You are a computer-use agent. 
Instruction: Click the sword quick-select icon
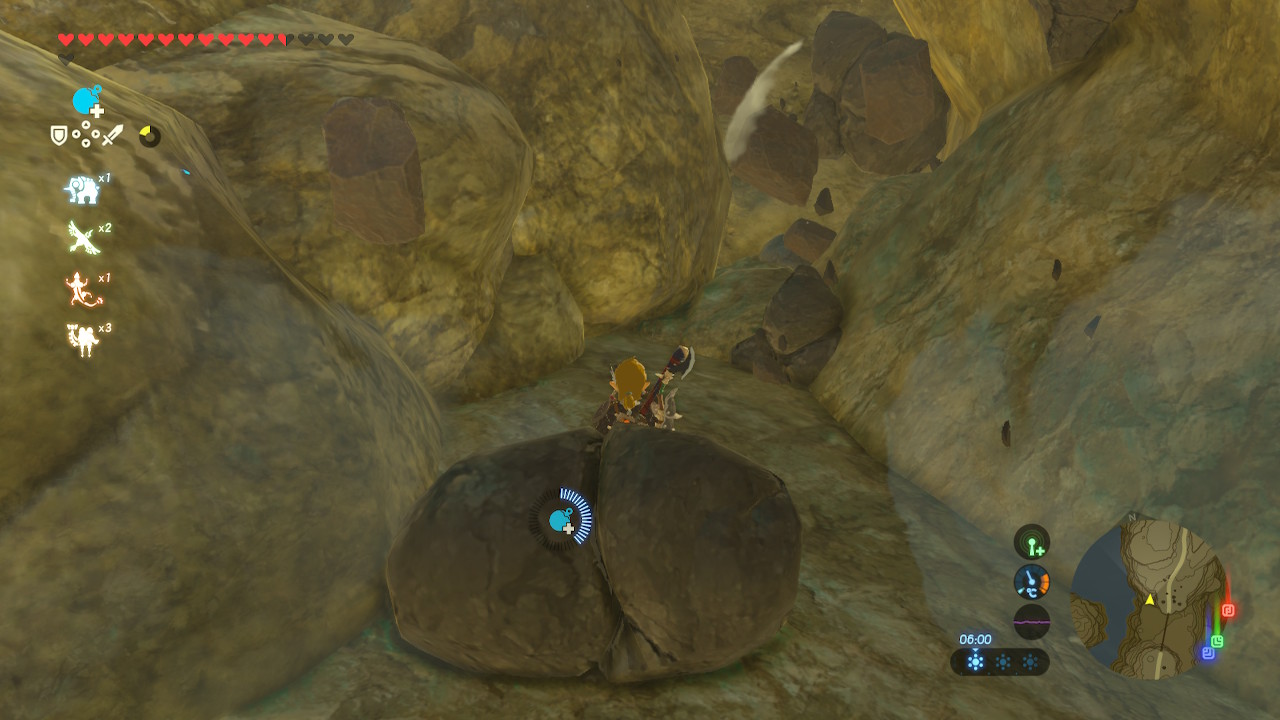coord(113,135)
